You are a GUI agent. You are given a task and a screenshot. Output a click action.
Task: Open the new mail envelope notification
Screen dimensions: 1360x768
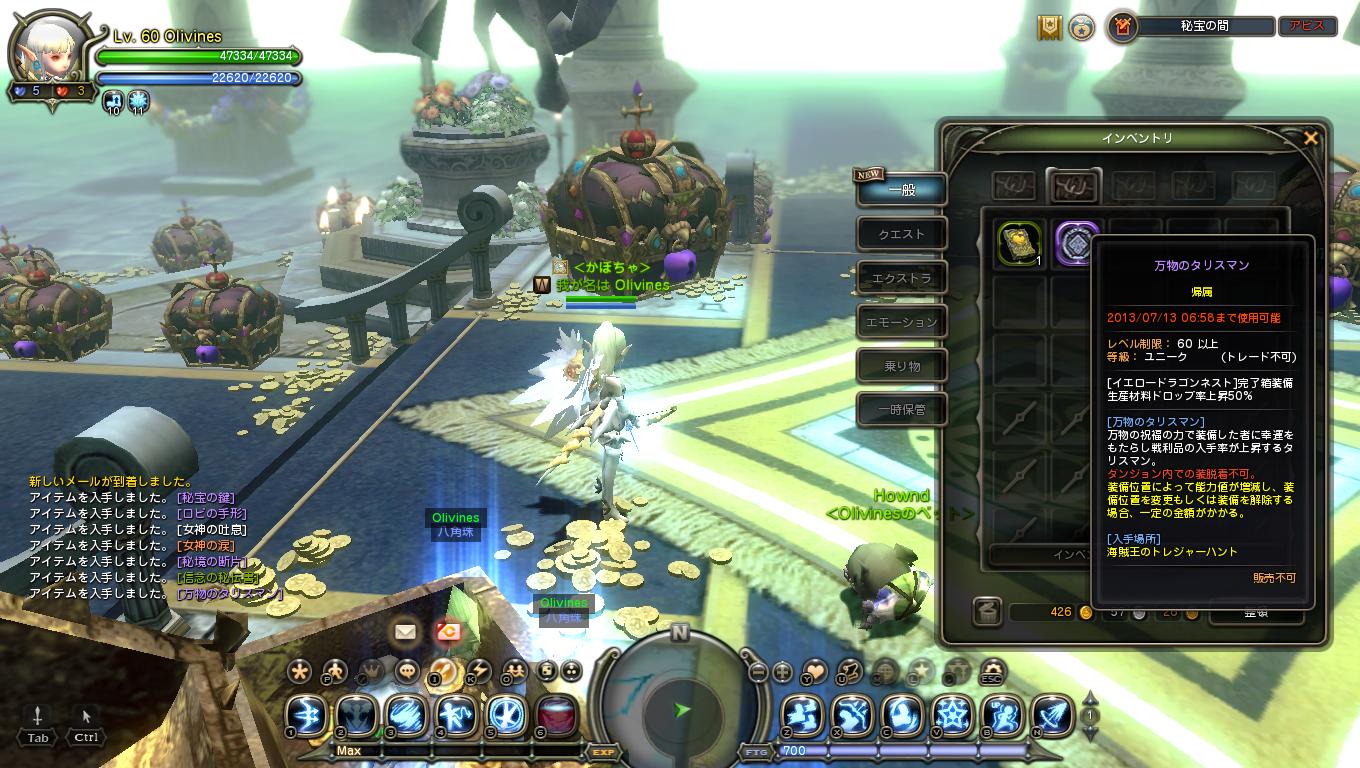pyautogui.click(x=405, y=632)
